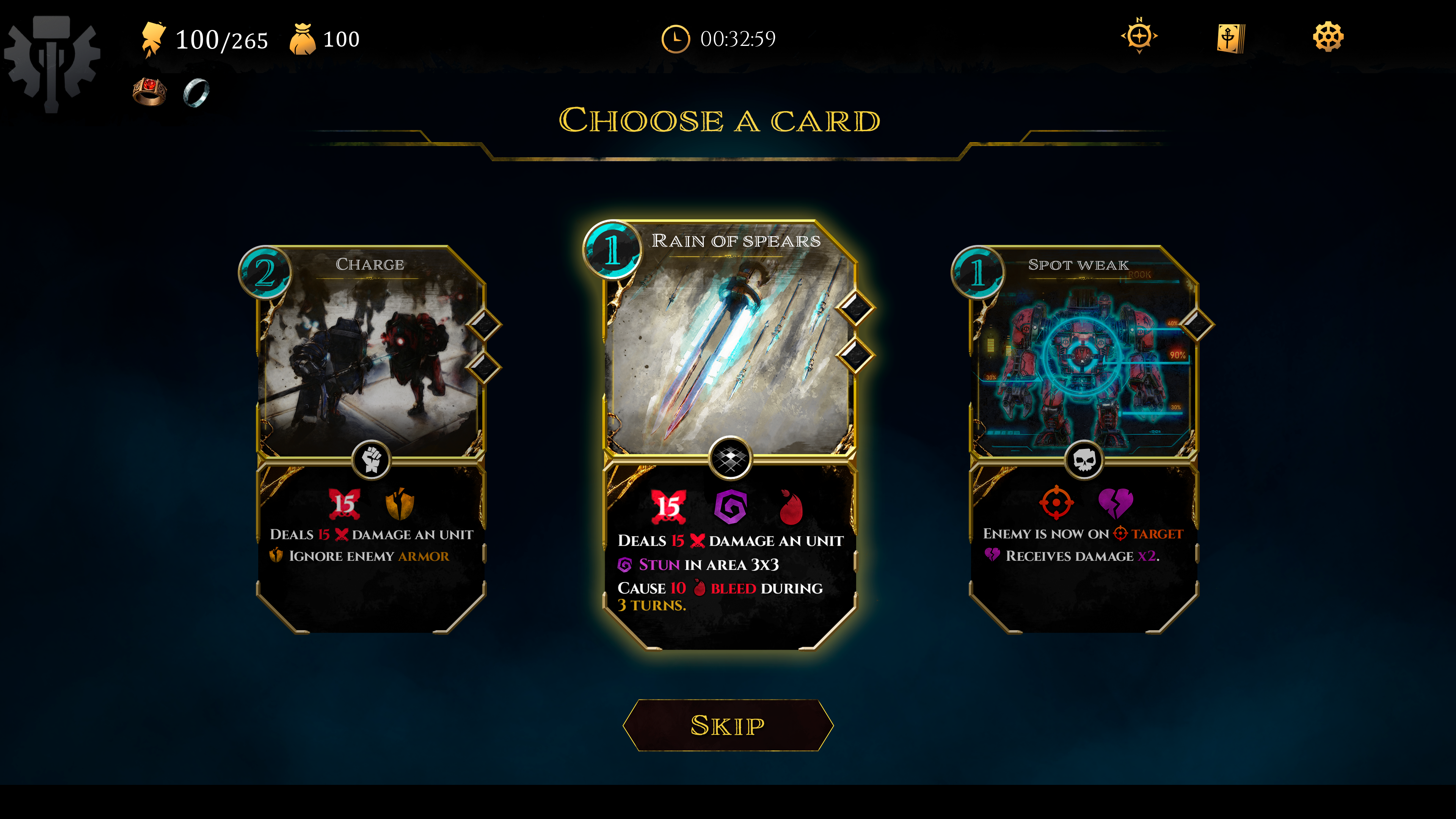
Task: Open the card deck icon
Action: point(1230,38)
